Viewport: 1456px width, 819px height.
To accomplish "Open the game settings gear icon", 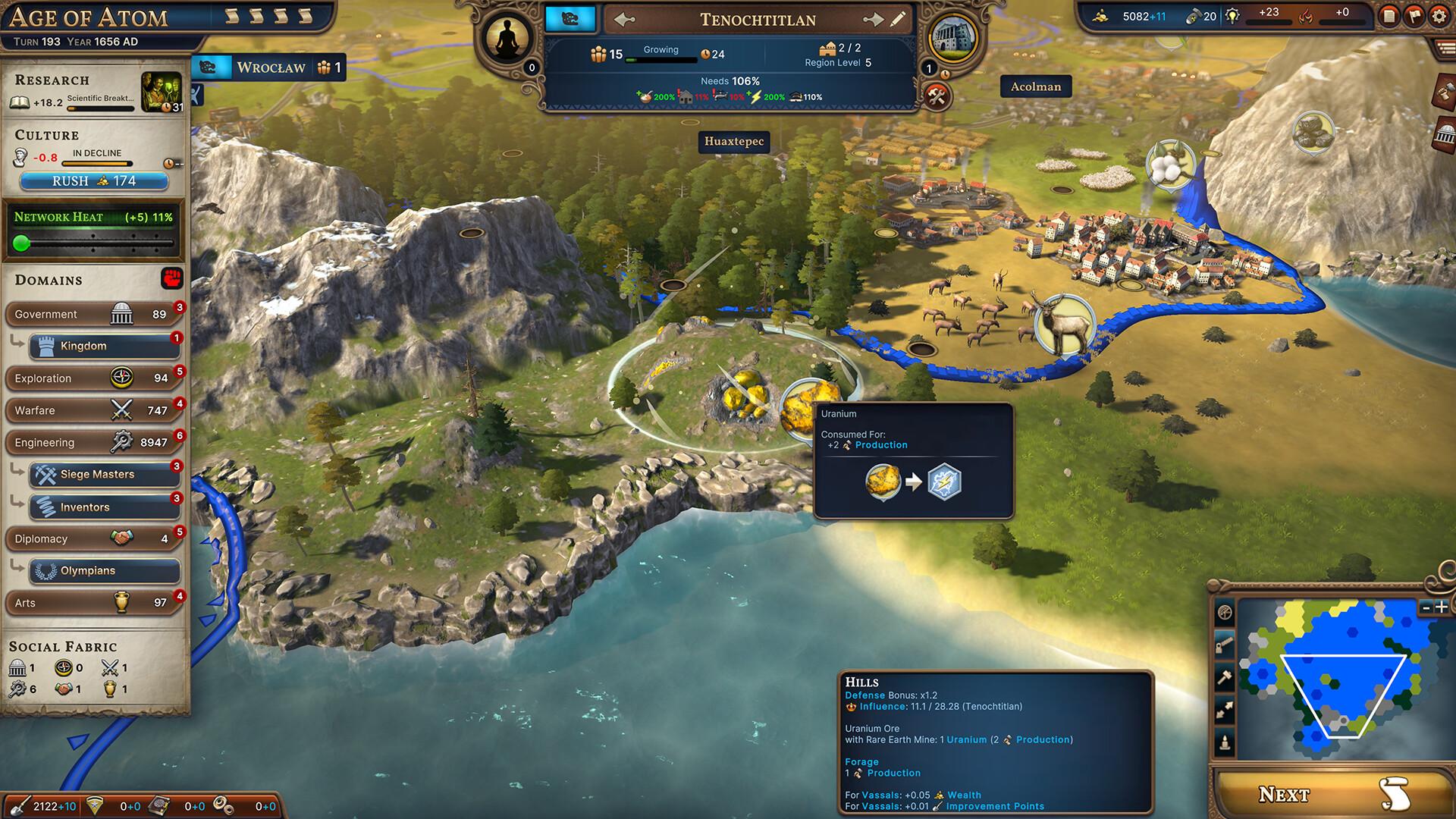I will 1439,16.
